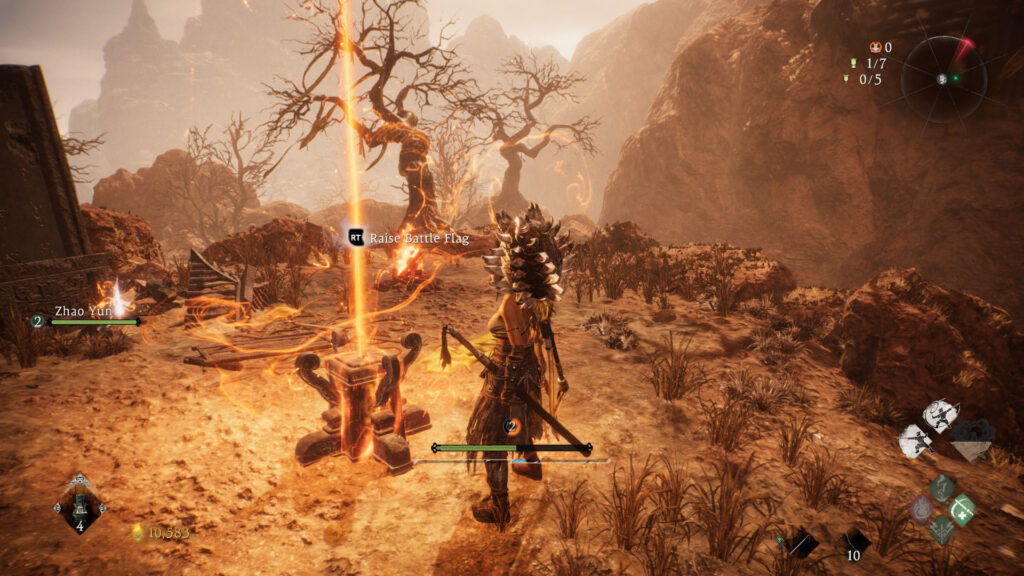Click Zhao Yun's ally nameplate

pos(84,311)
